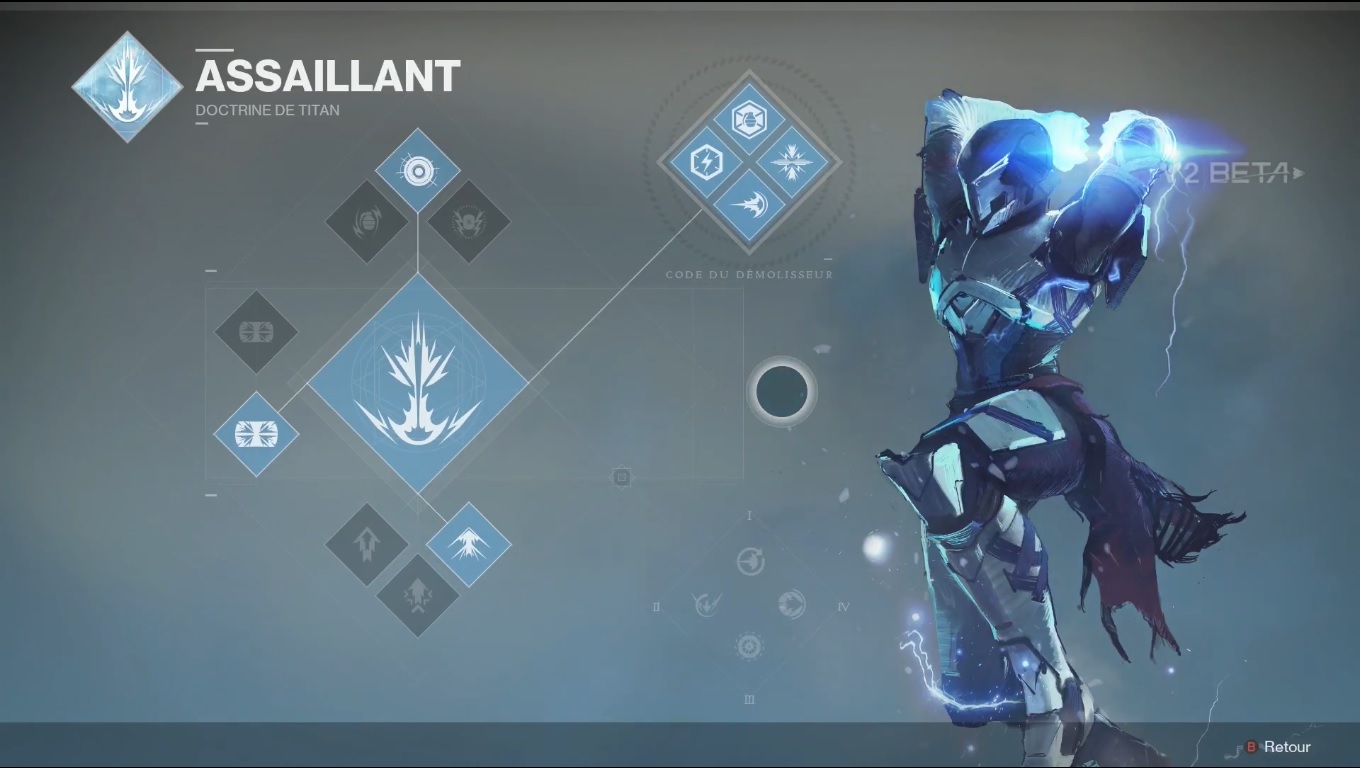Choose the highlighted barricade class ability
The height and width of the screenshot is (768, 1360).
(x=256, y=434)
